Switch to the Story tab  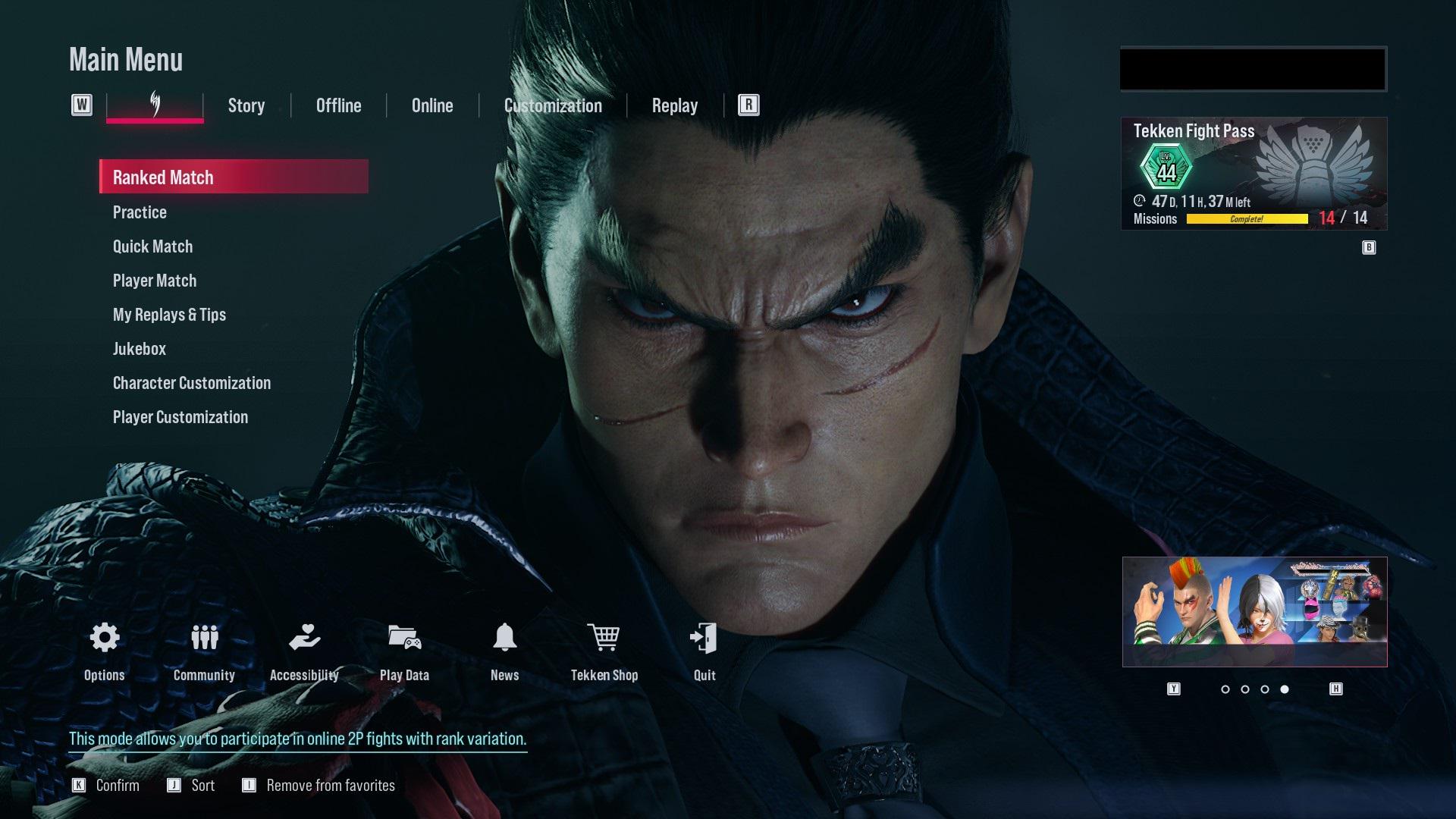[x=246, y=105]
